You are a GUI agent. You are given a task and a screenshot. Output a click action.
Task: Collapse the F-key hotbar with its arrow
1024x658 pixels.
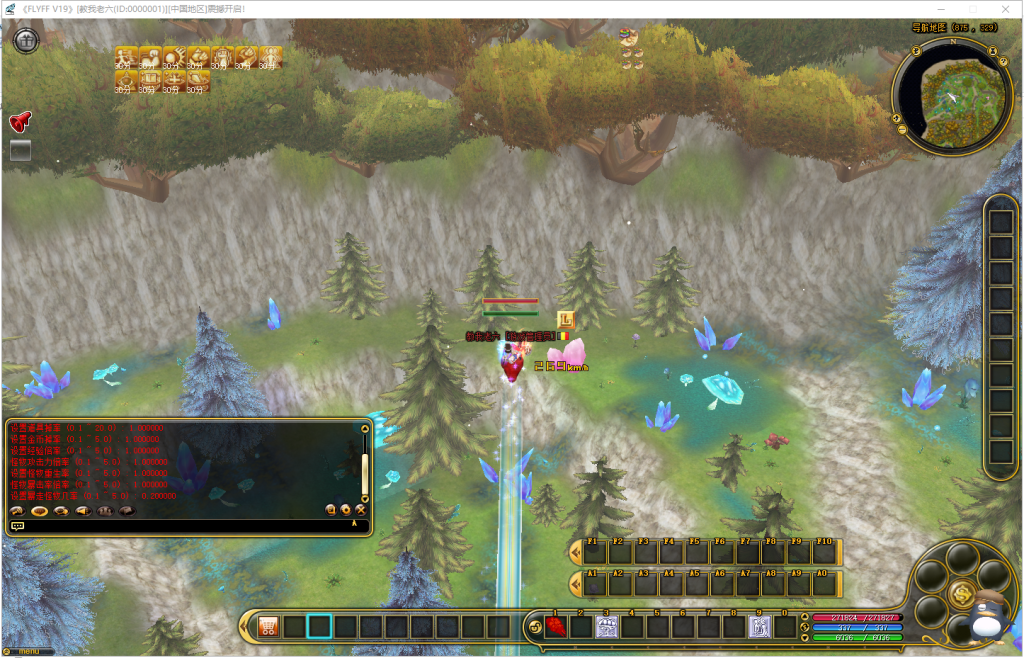tap(575, 551)
